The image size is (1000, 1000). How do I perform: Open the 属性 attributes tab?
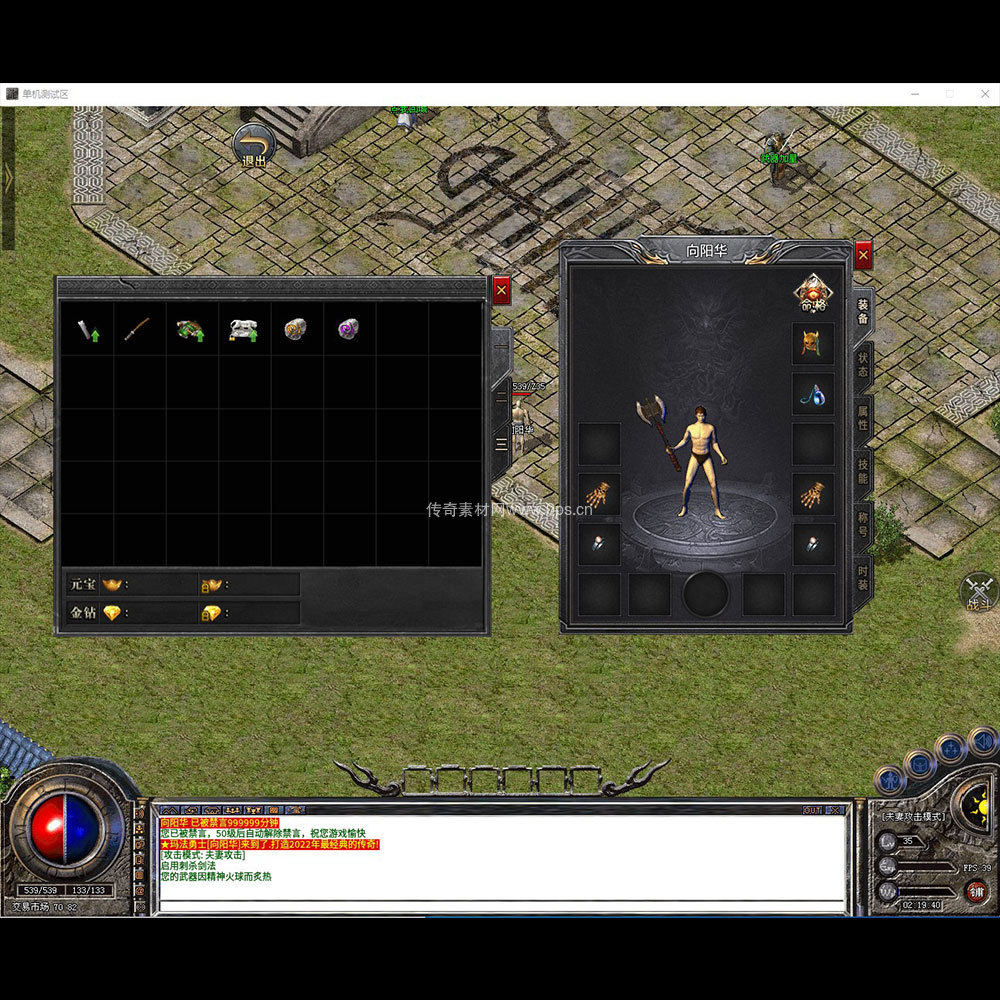pos(863,418)
